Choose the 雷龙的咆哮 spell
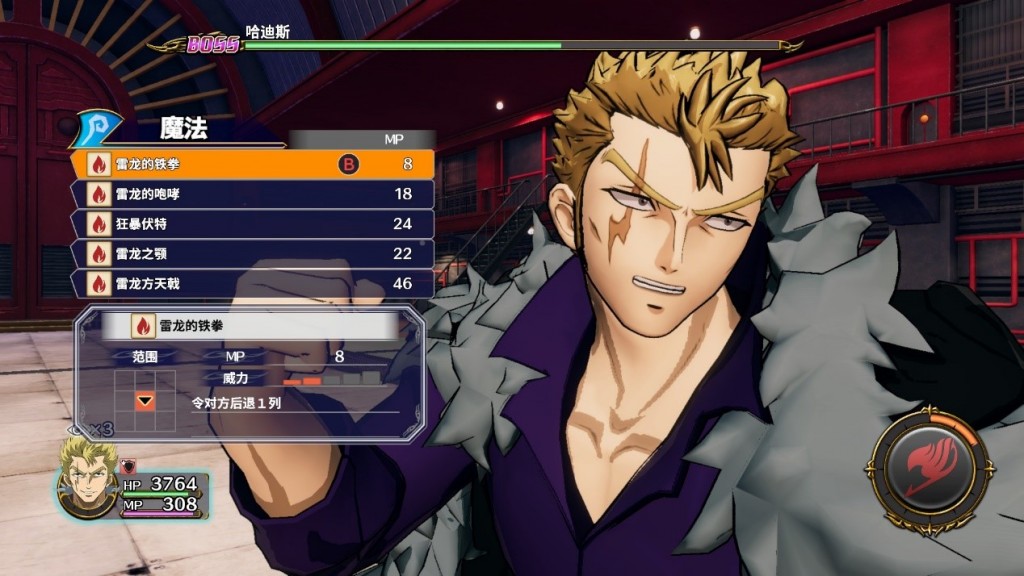The image size is (1024, 576). coord(250,194)
